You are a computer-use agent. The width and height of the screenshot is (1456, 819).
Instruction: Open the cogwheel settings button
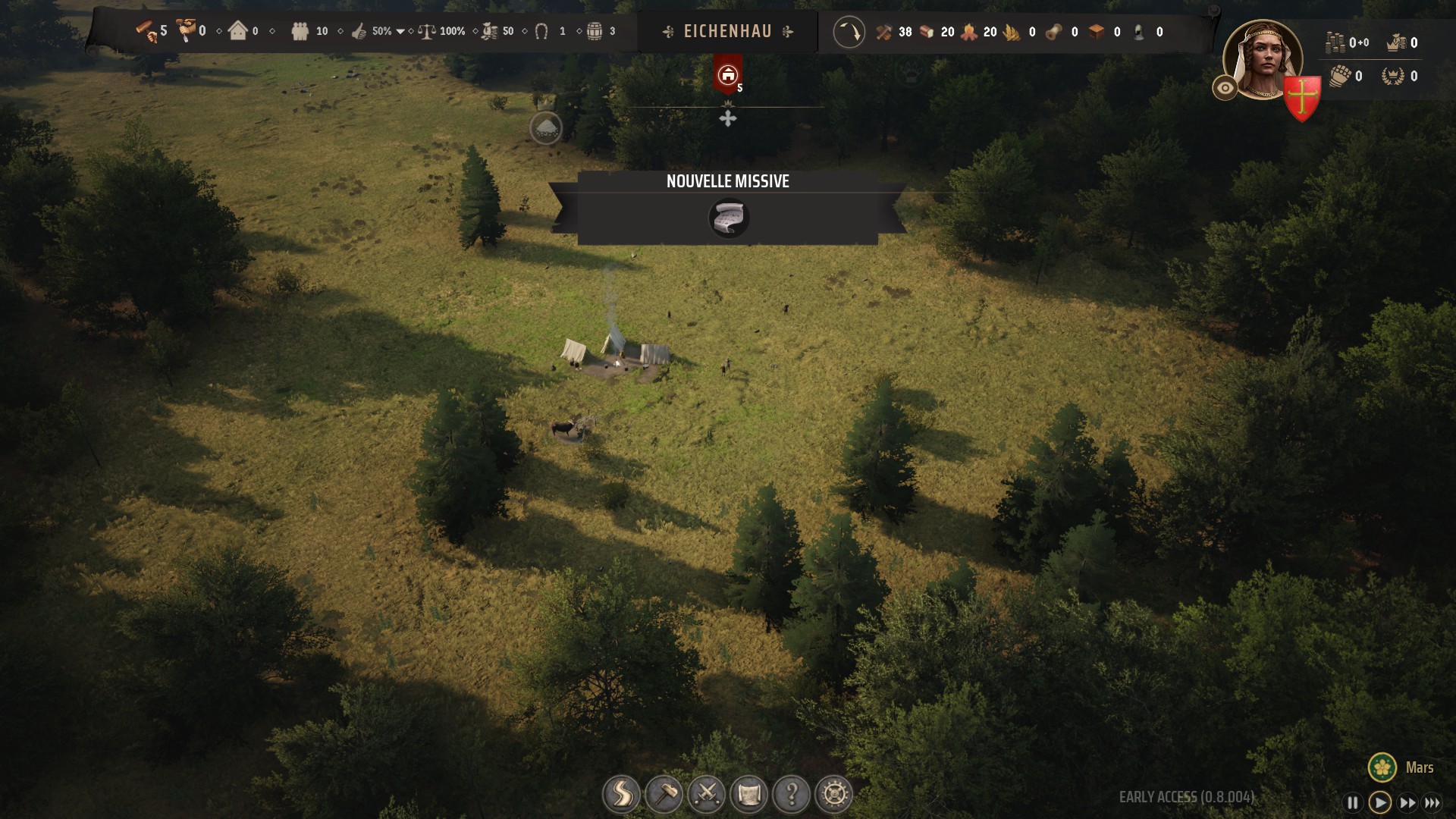[x=834, y=795]
